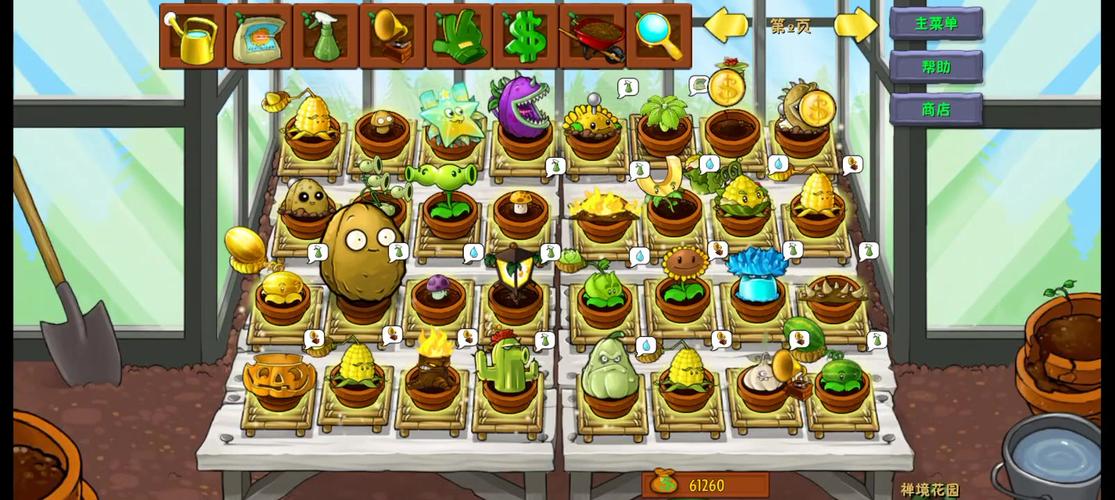Select the wheelbarrow tool
The height and width of the screenshot is (500, 1115).
[x=592, y=36]
